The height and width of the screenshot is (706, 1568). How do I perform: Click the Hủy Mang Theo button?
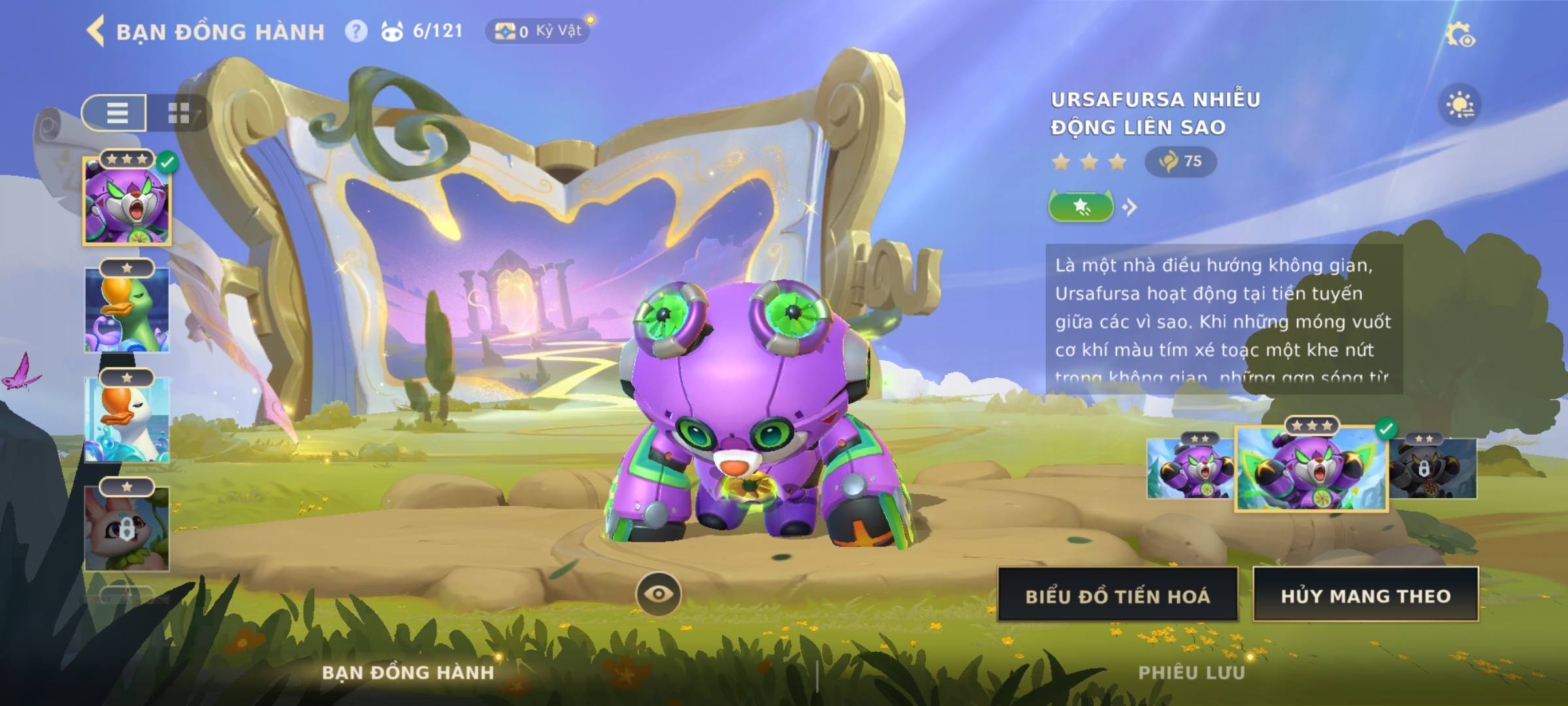(x=1365, y=595)
